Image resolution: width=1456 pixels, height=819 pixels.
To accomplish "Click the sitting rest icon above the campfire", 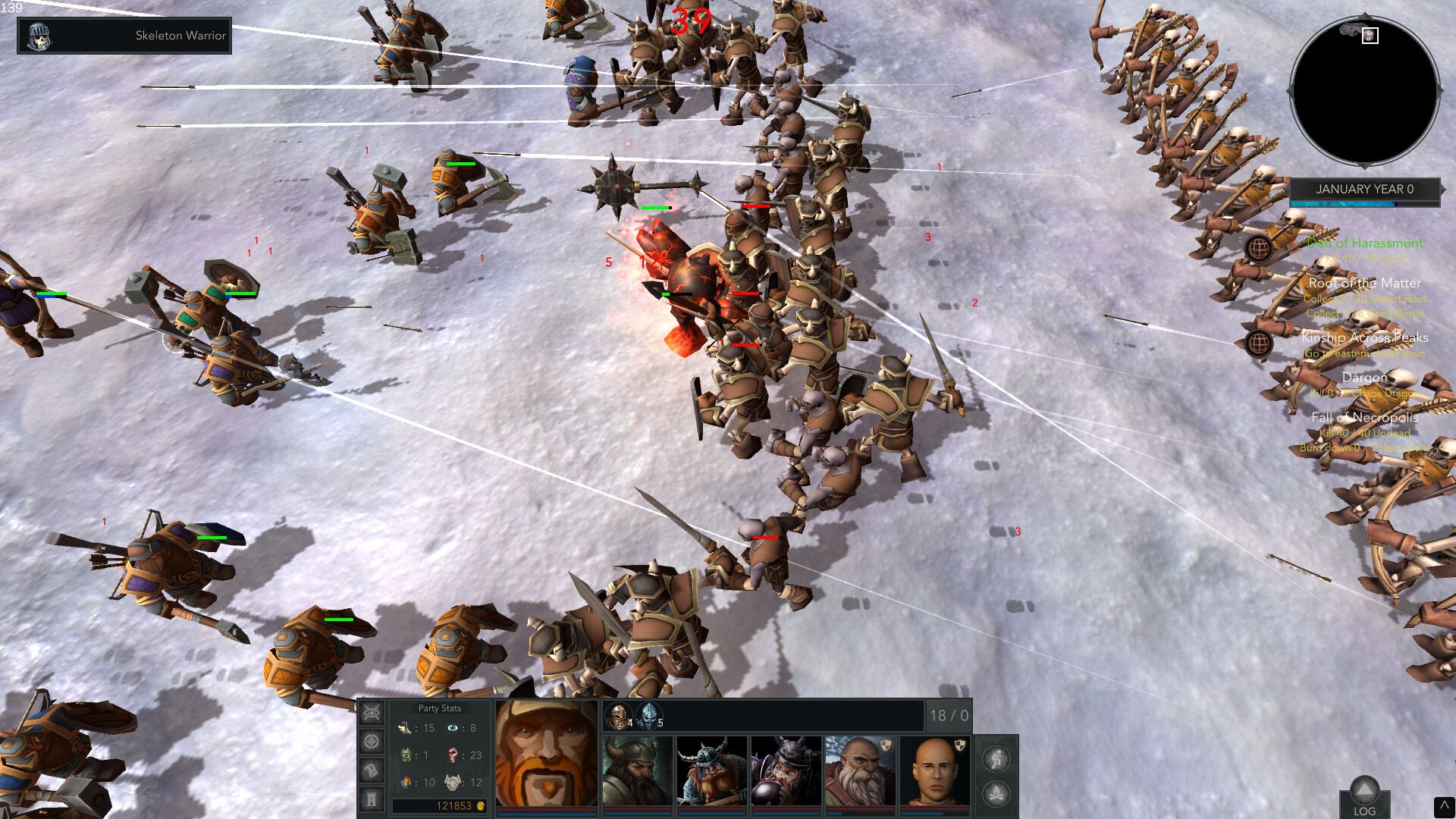I will [x=996, y=758].
